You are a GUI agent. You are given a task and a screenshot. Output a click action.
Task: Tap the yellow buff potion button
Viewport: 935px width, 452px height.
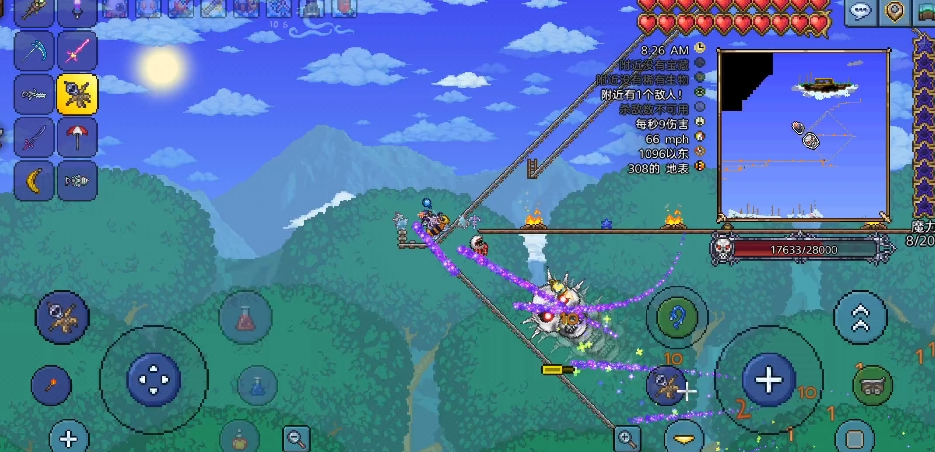click(x=240, y=436)
